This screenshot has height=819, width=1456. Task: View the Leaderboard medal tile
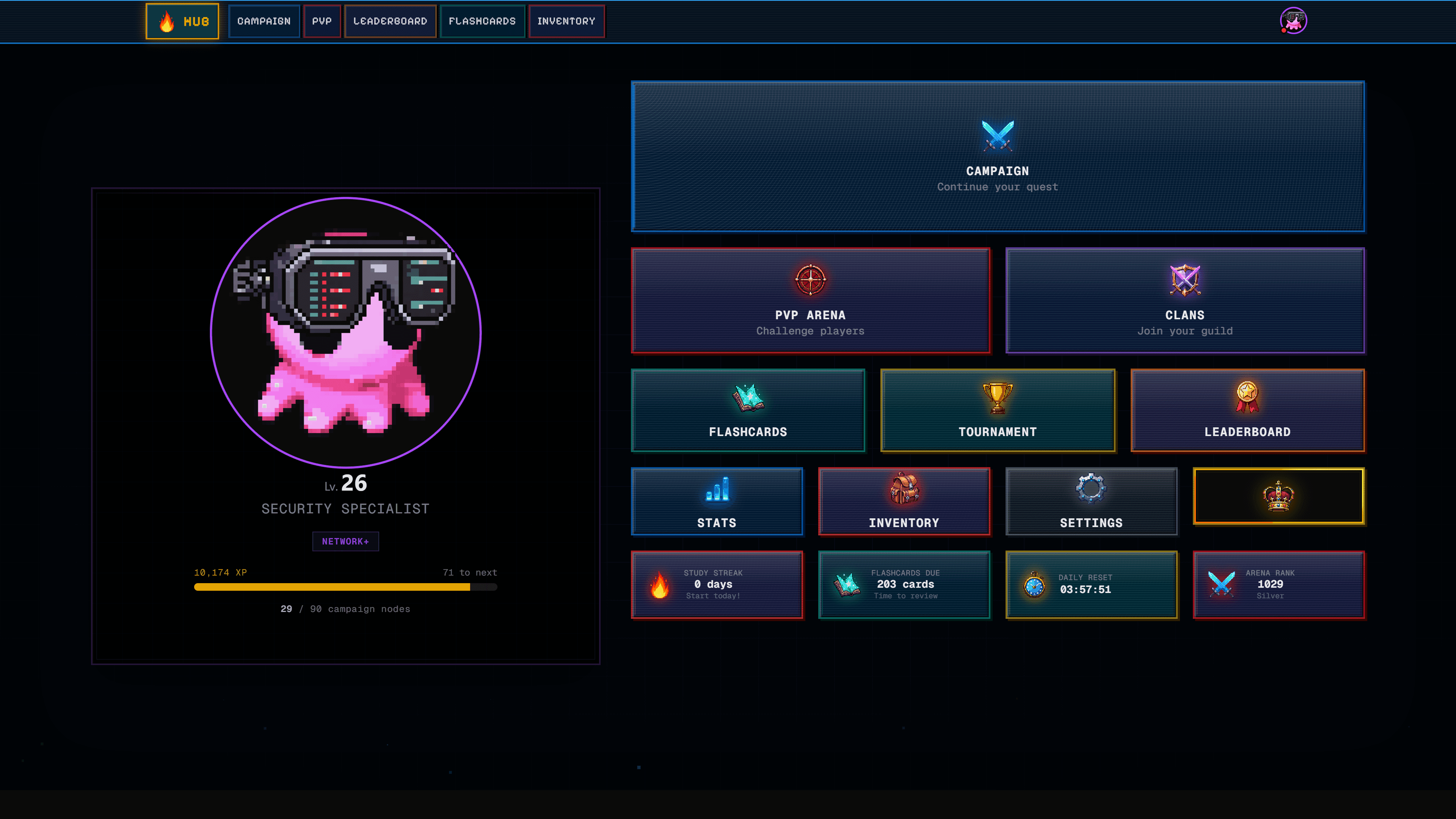[x=1247, y=410]
